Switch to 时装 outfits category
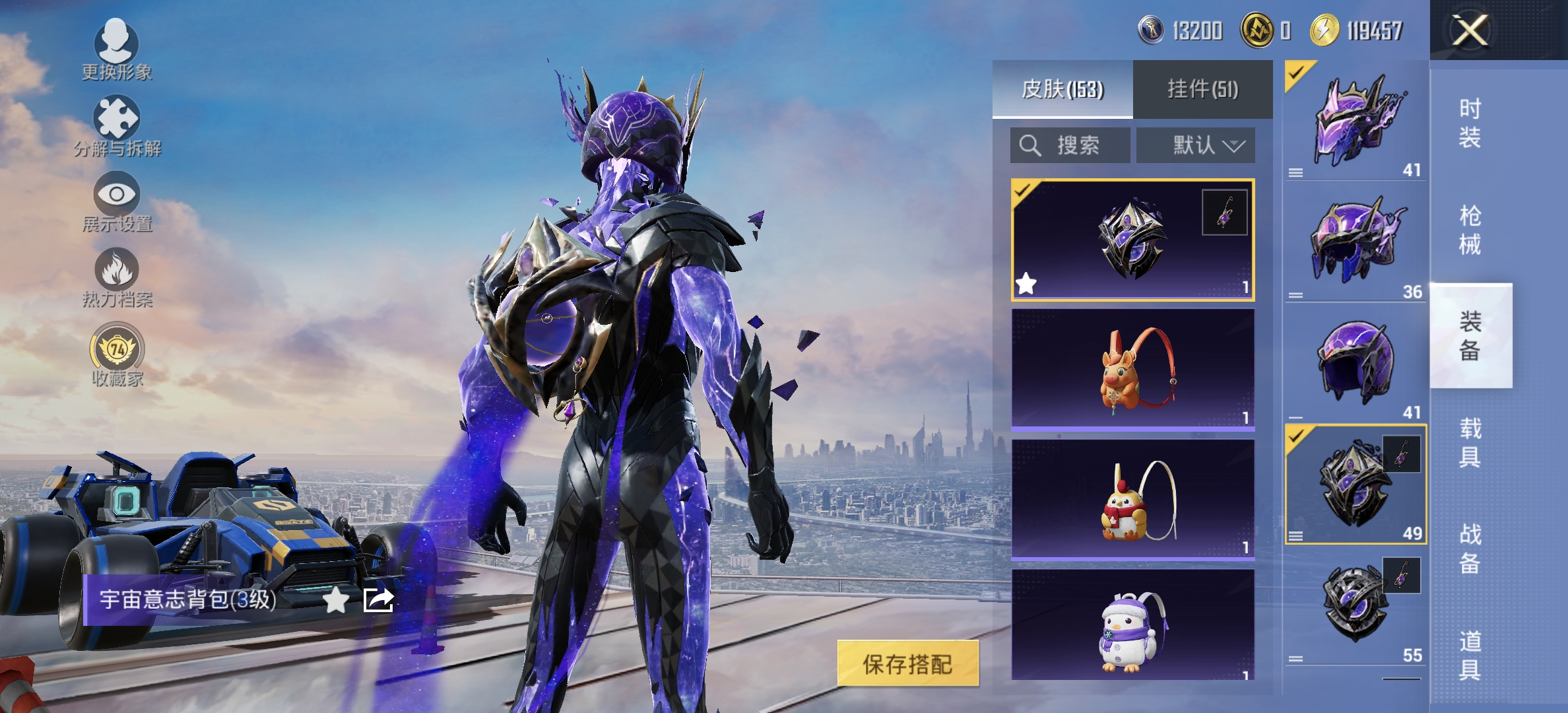 pos(1470,123)
